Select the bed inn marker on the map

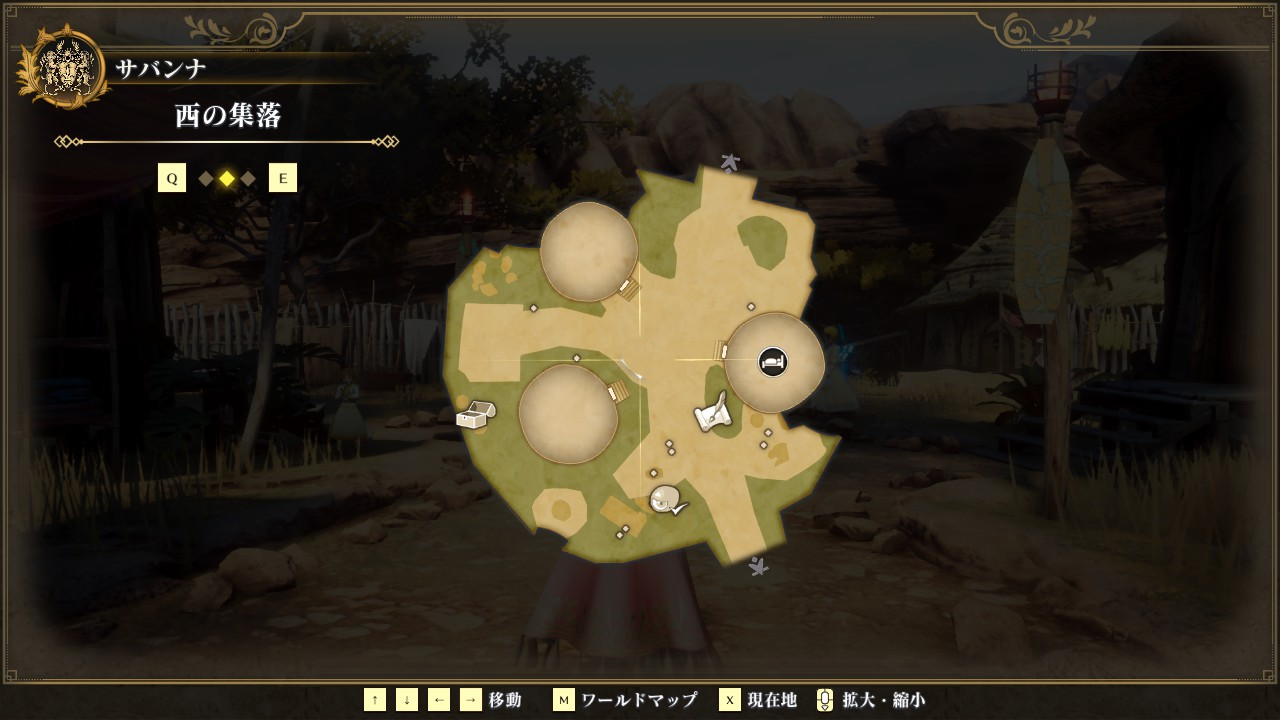pyautogui.click(x=772, y=361)
